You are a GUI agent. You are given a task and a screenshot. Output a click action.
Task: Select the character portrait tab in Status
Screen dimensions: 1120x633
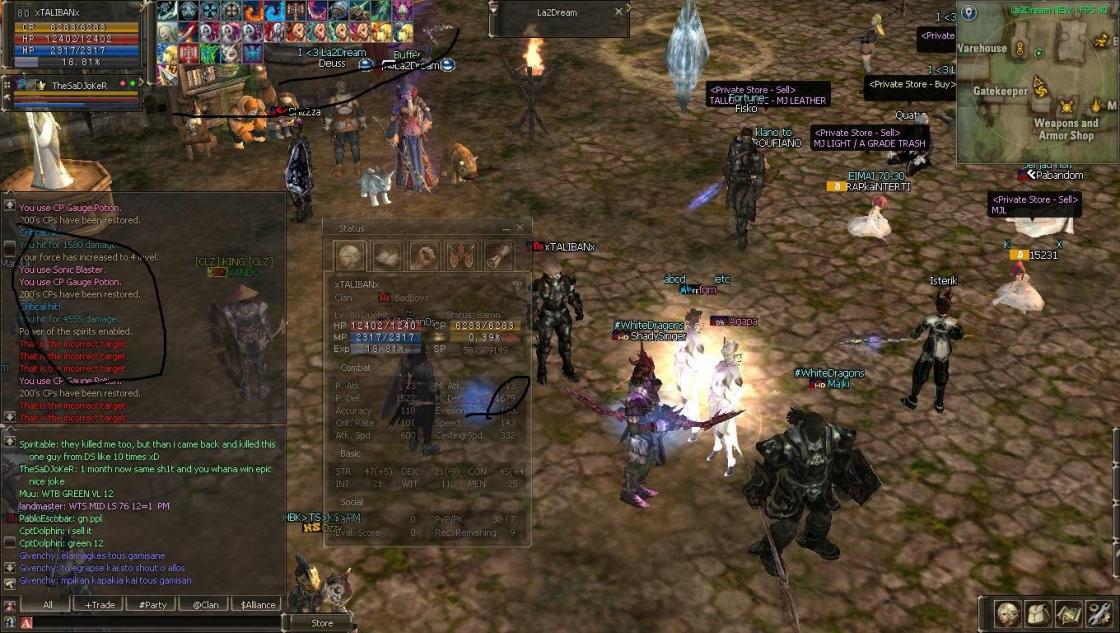tap(350, 256)
